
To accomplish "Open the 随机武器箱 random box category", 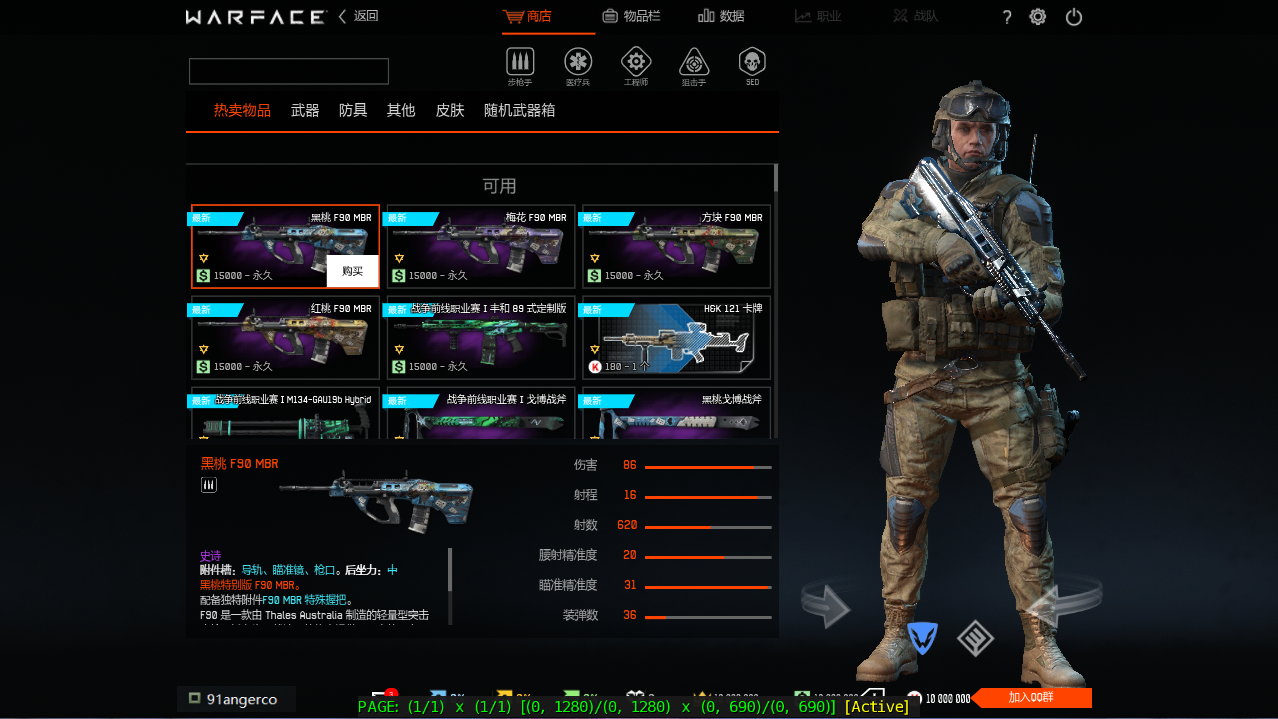I will tap(519, 110).
